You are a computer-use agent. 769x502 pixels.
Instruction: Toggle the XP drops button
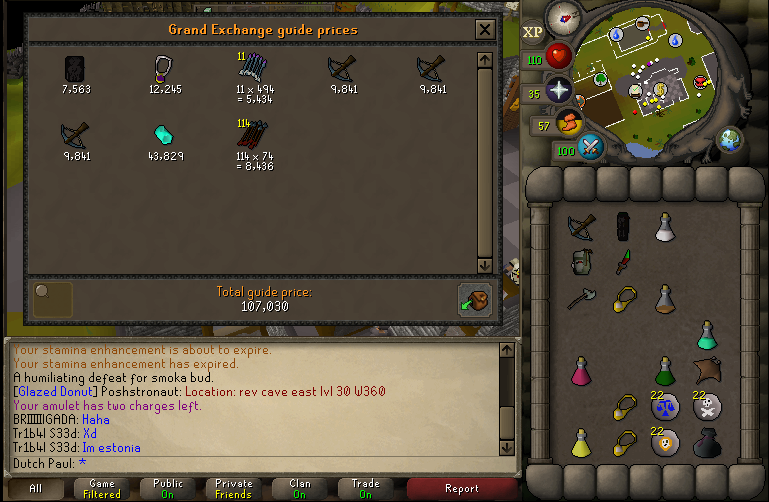click(533, 32)
